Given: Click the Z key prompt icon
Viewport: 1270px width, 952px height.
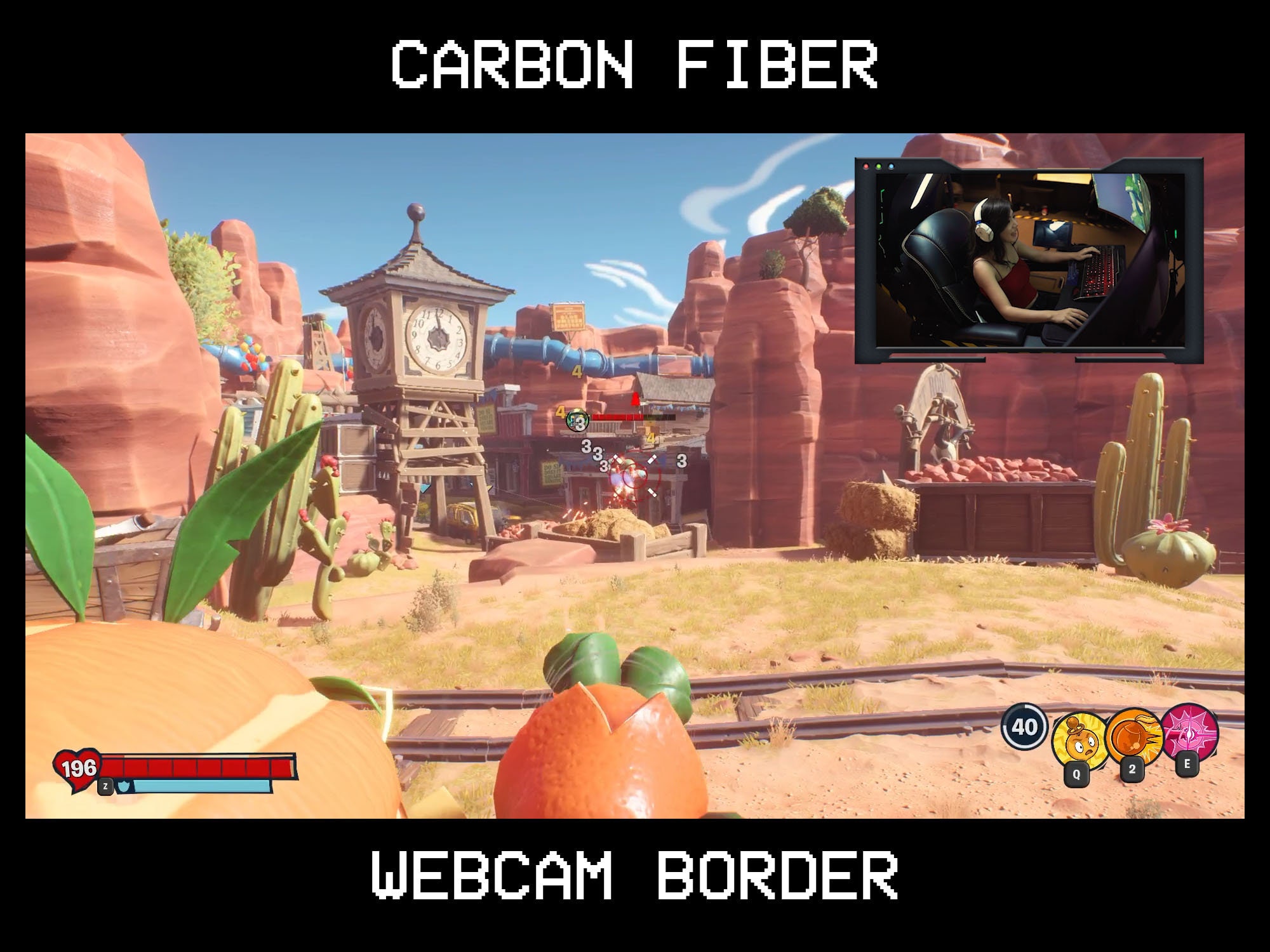Looking at the screenshot, I should (105, 786).
